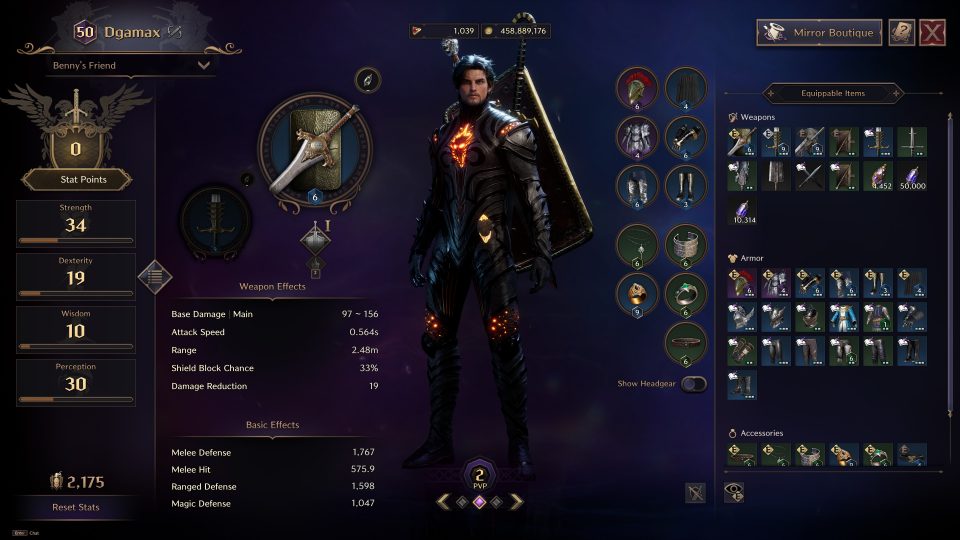960x540 pixels.
Task: Select the Perception stat panel
Action: coord(76,383)
